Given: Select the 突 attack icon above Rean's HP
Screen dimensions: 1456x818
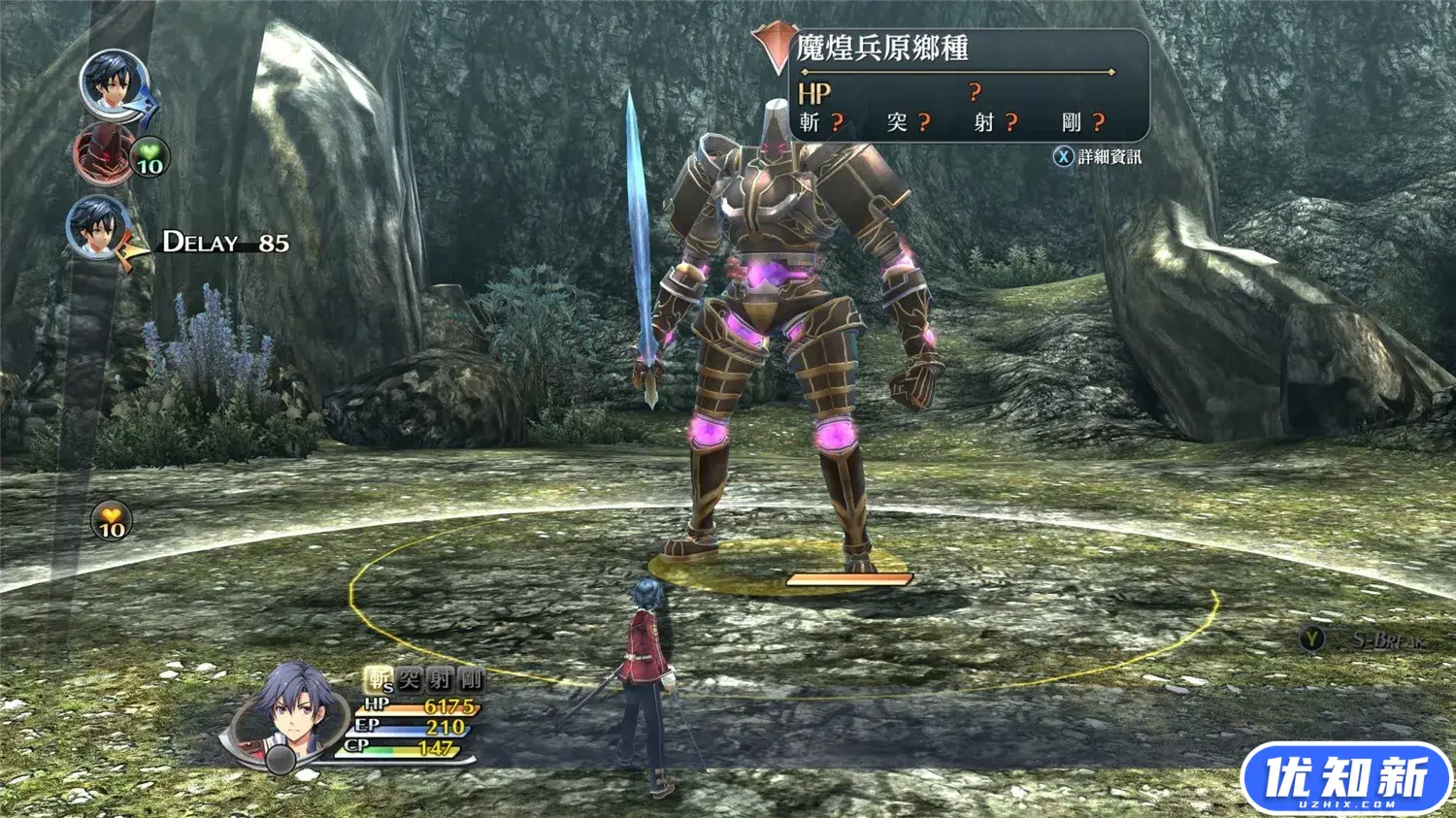Looking at the screenshot, I should click(x=409, y=680).
